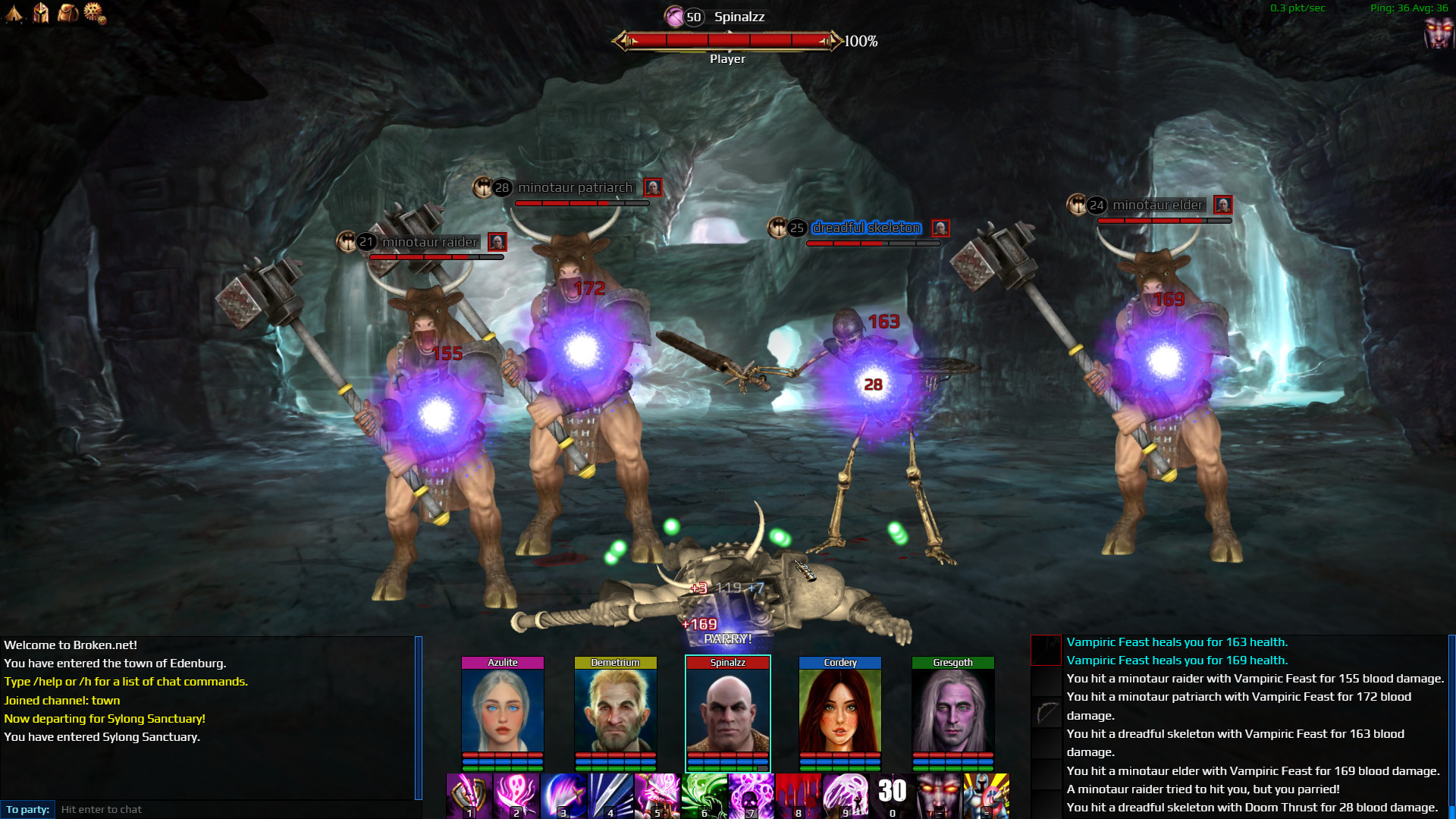Use the pink ghost blade skill in slot 2
Screen dimensions: 1456x819
click(516, 795)
